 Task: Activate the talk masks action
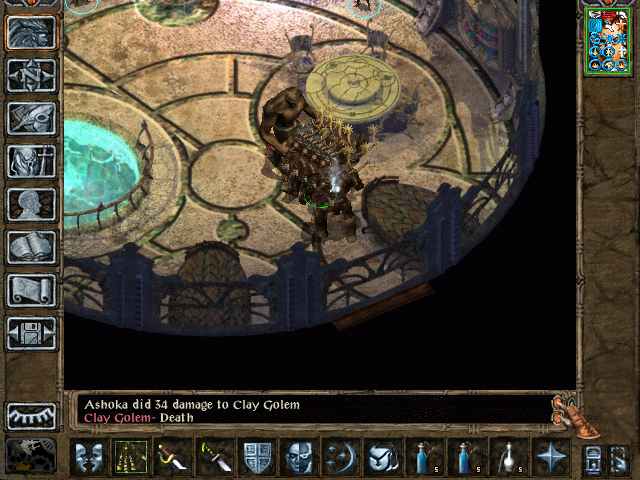point(88,457)
